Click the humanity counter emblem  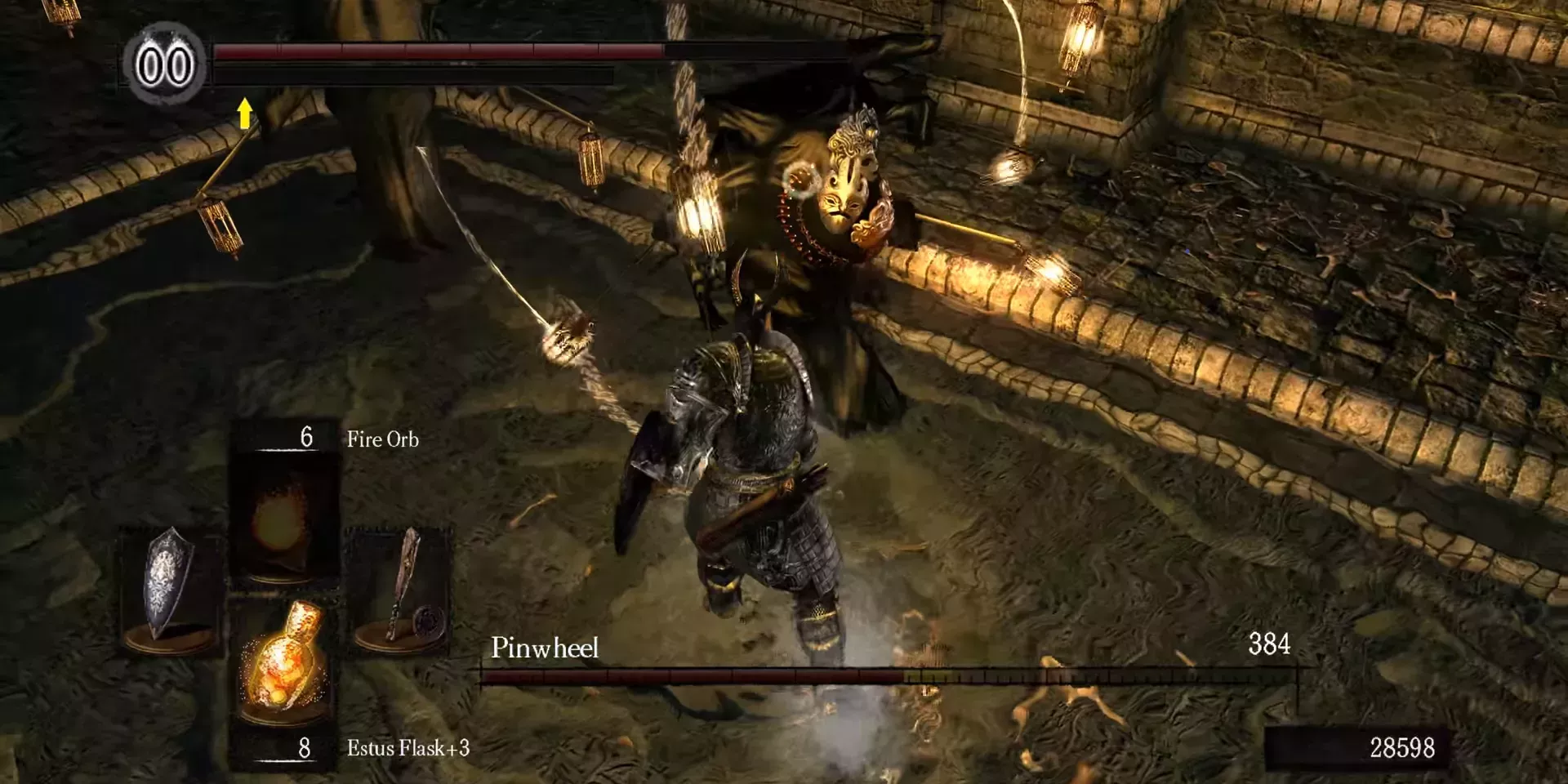164,65
